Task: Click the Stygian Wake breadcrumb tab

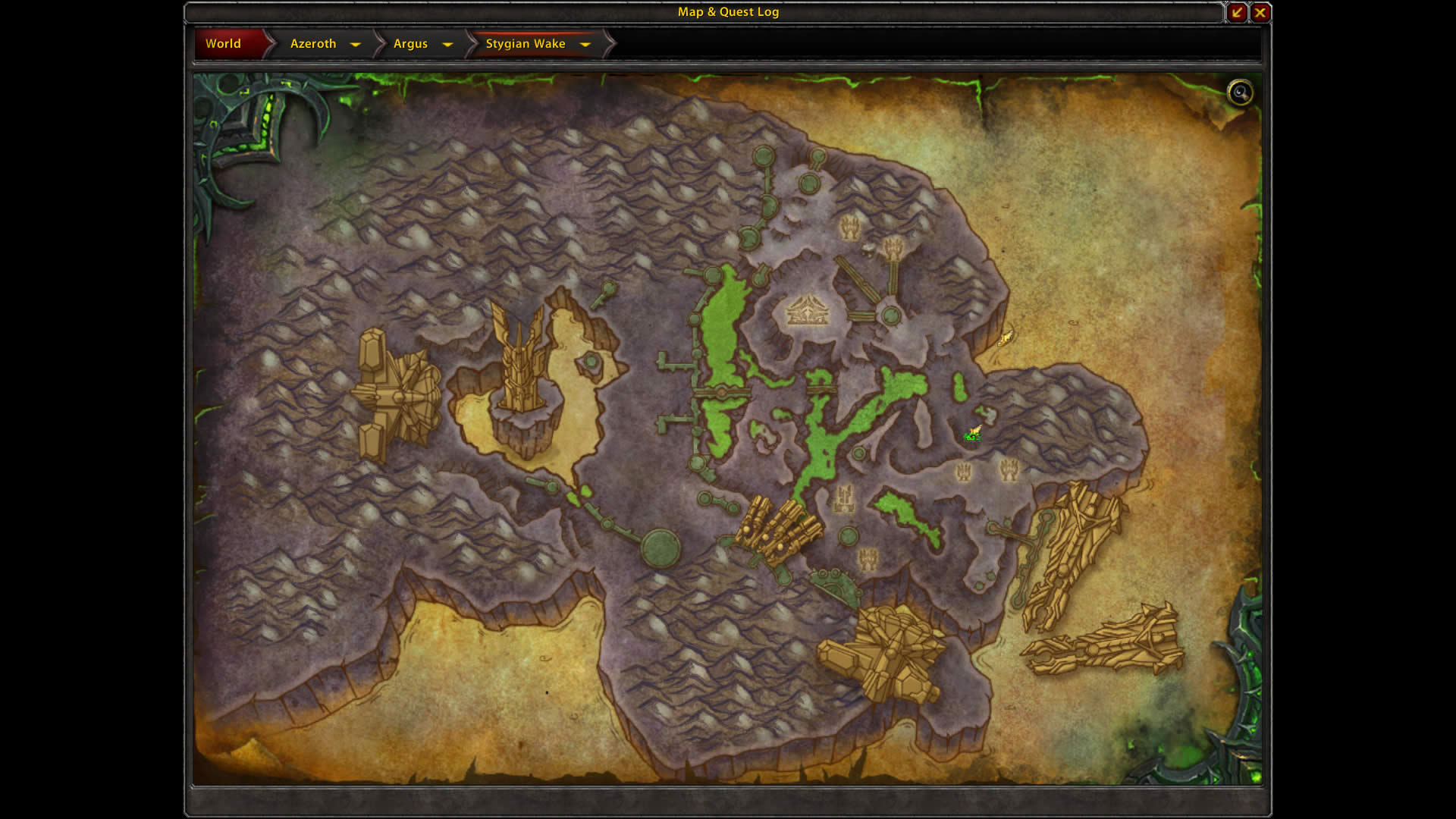Action: 526,44
